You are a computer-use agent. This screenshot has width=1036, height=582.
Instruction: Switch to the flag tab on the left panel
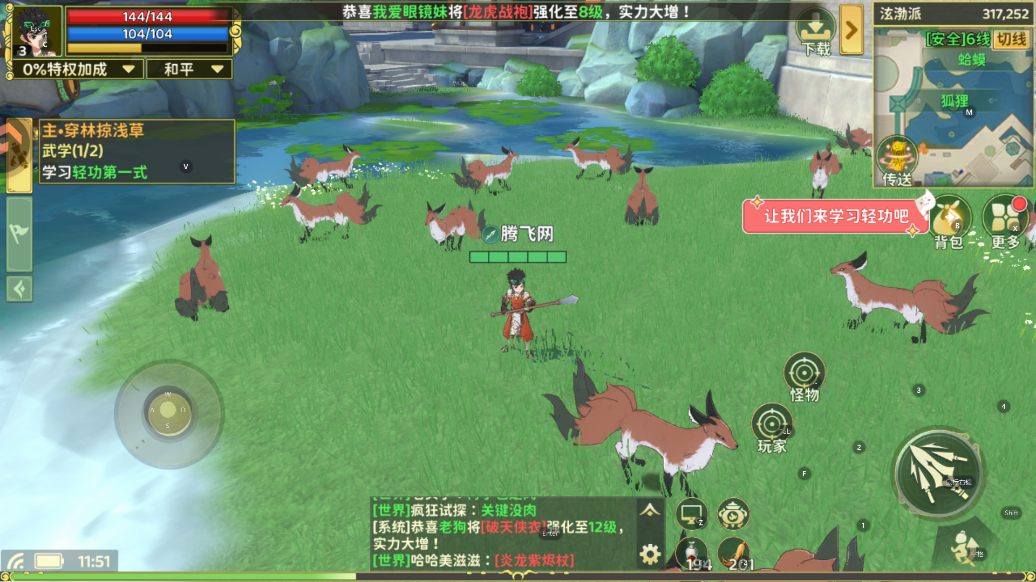click(19, 234)
